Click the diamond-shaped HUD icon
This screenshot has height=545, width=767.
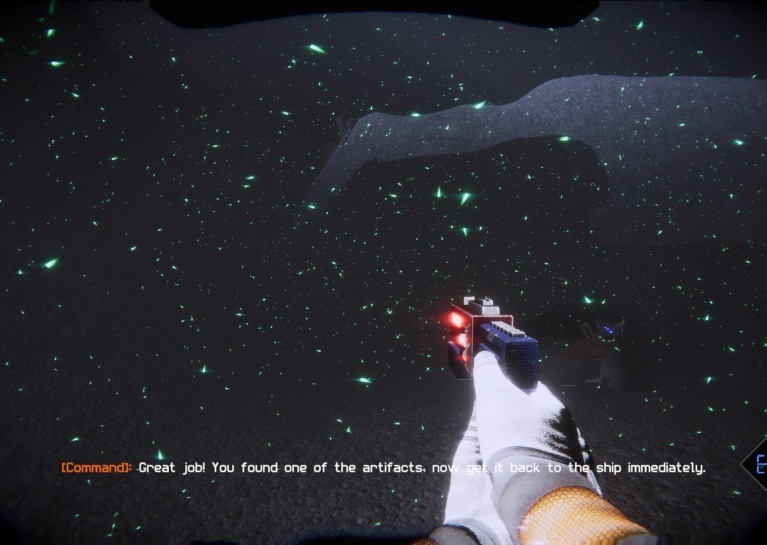(x=757, y=466)
